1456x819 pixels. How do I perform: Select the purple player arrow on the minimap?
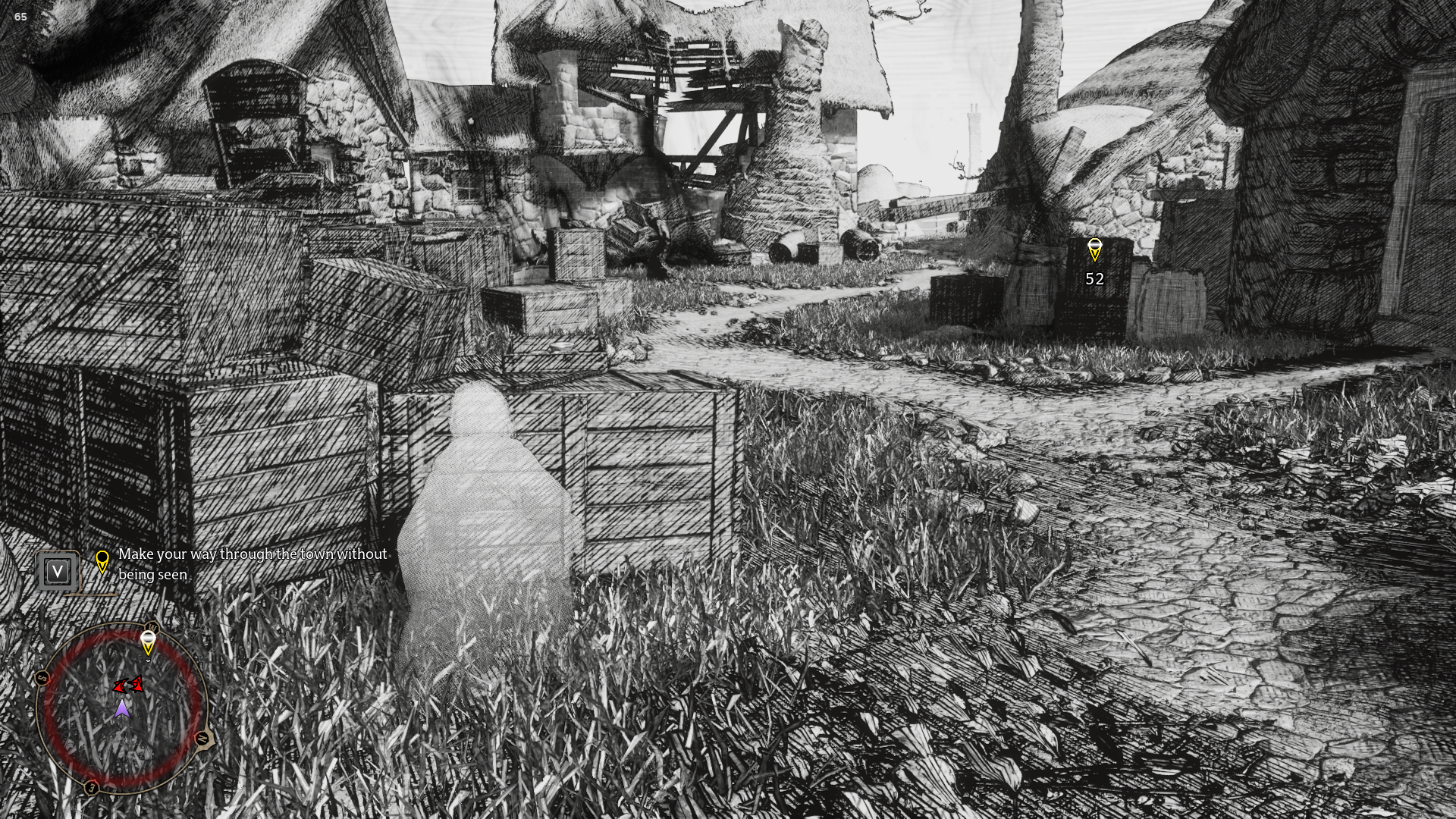(x=121, y=709)
